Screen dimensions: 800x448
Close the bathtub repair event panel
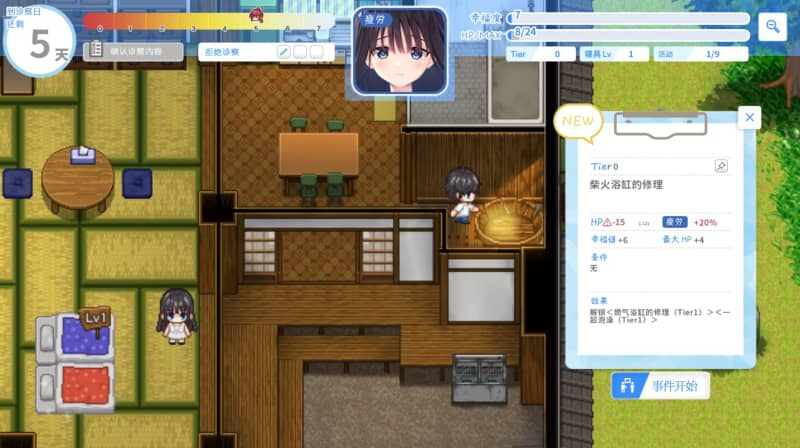[x=750, y=118]
